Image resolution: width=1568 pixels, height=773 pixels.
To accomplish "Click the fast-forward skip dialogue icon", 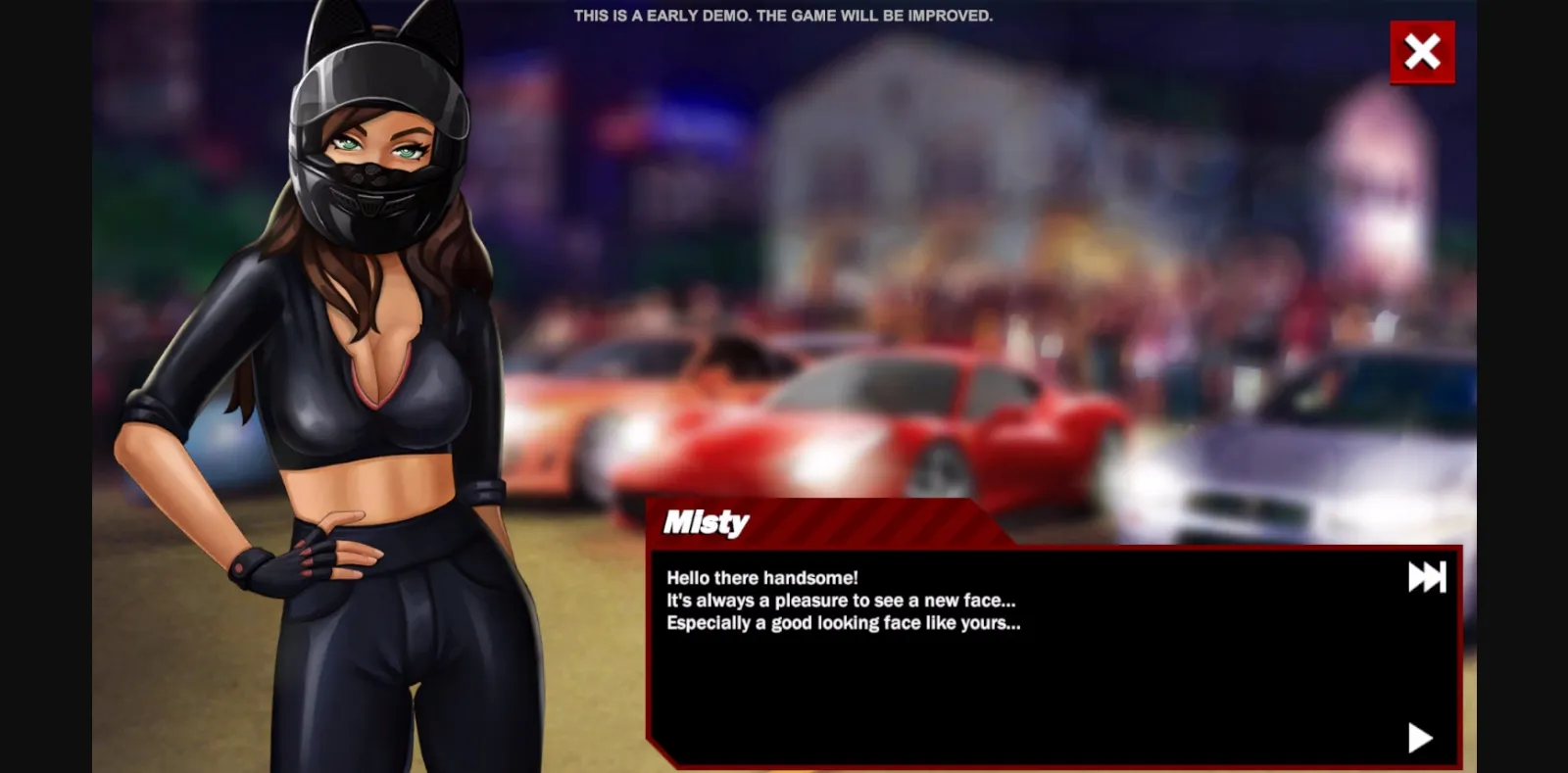I will [x=1427, y=577].
